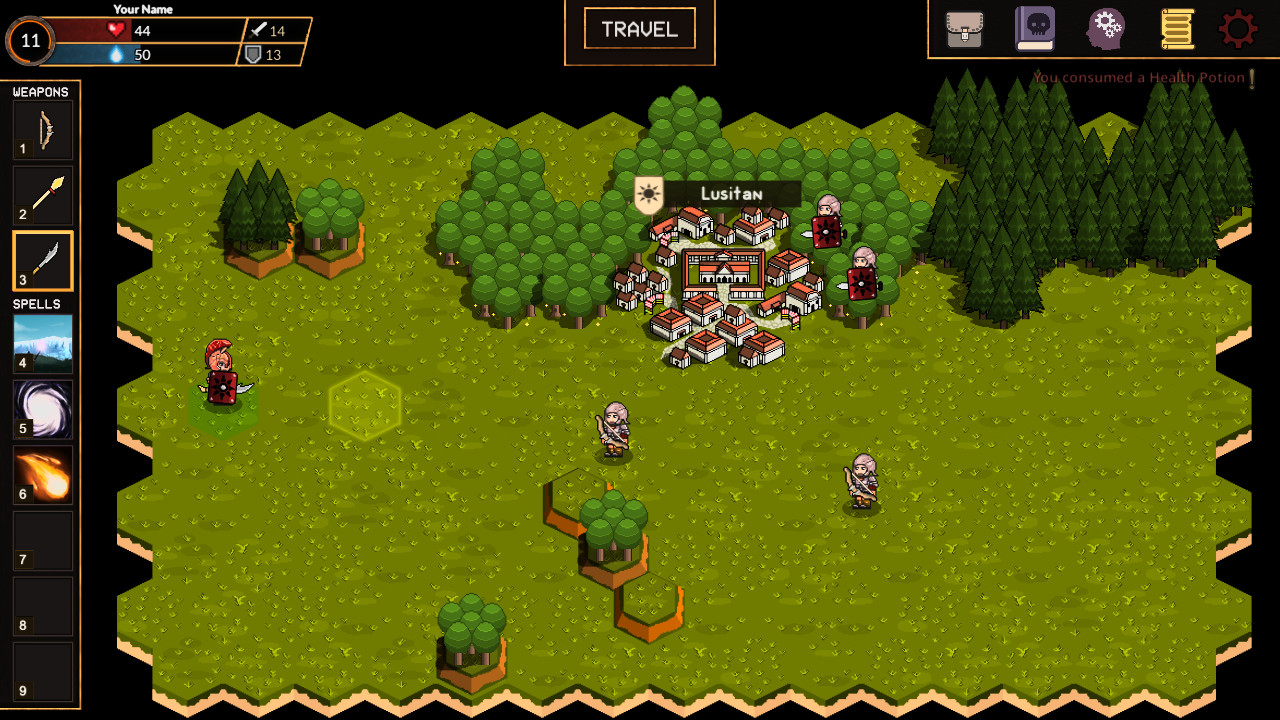Show the skills head-gear menu
Viewport: 1280px width, 720px height.
1106,29
